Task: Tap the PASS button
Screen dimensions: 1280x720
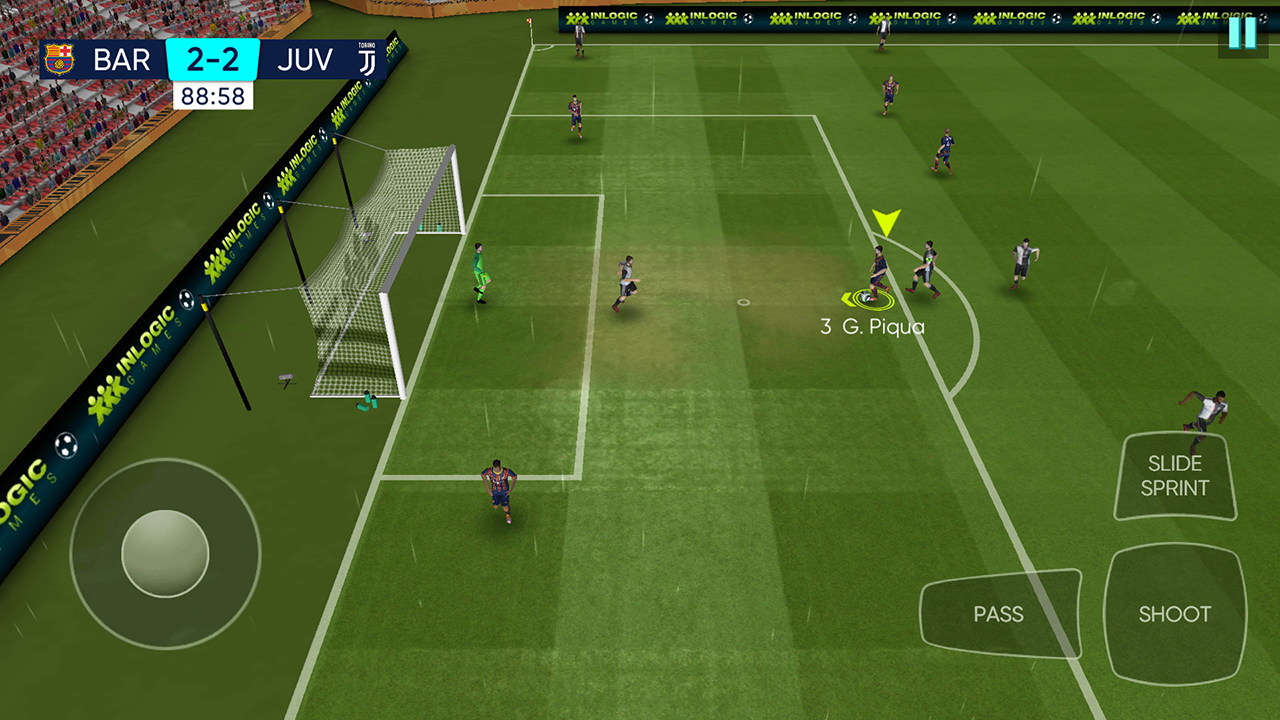Action: [999, 614]
